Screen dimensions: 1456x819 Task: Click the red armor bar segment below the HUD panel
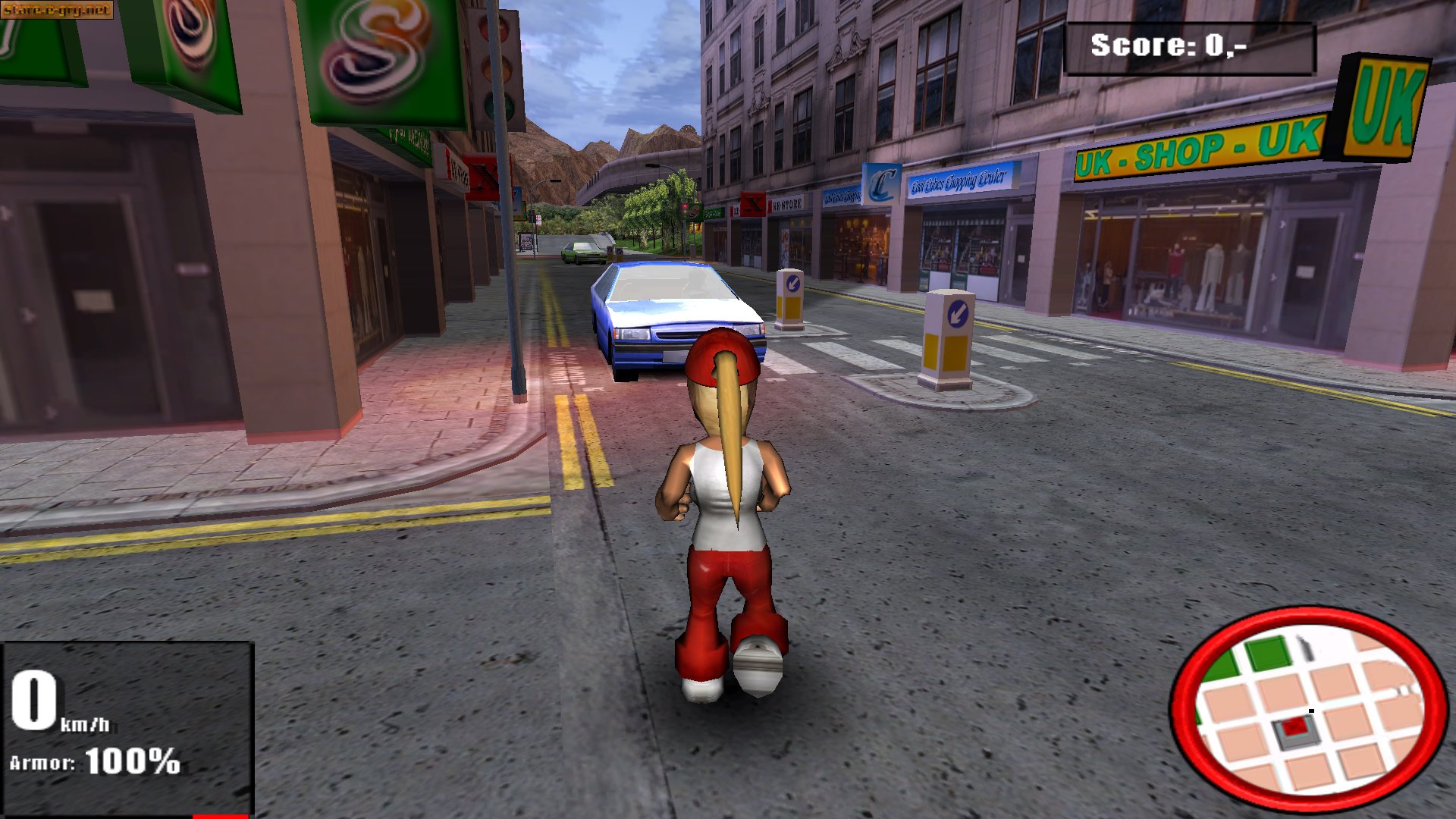220,816
